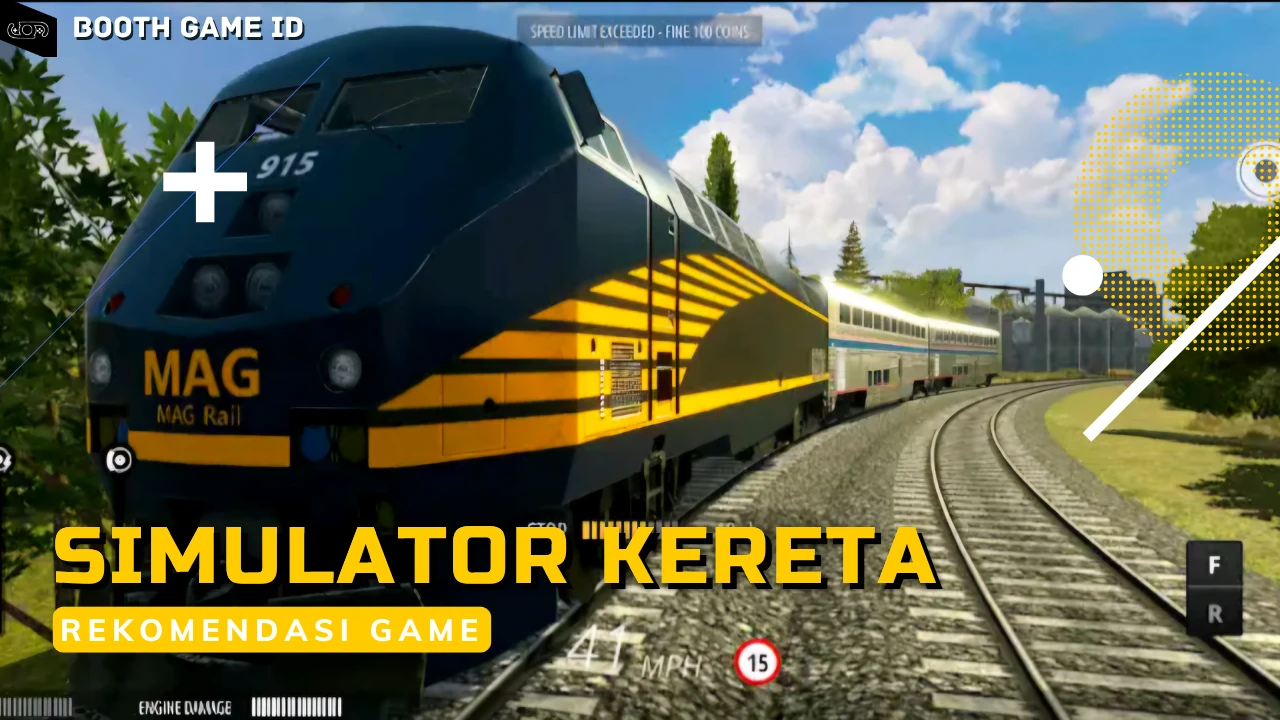Expand the SPEED LIMIT EXCEEDED notification banner
Screen dimensions: 1280x720
coord(640,31)
